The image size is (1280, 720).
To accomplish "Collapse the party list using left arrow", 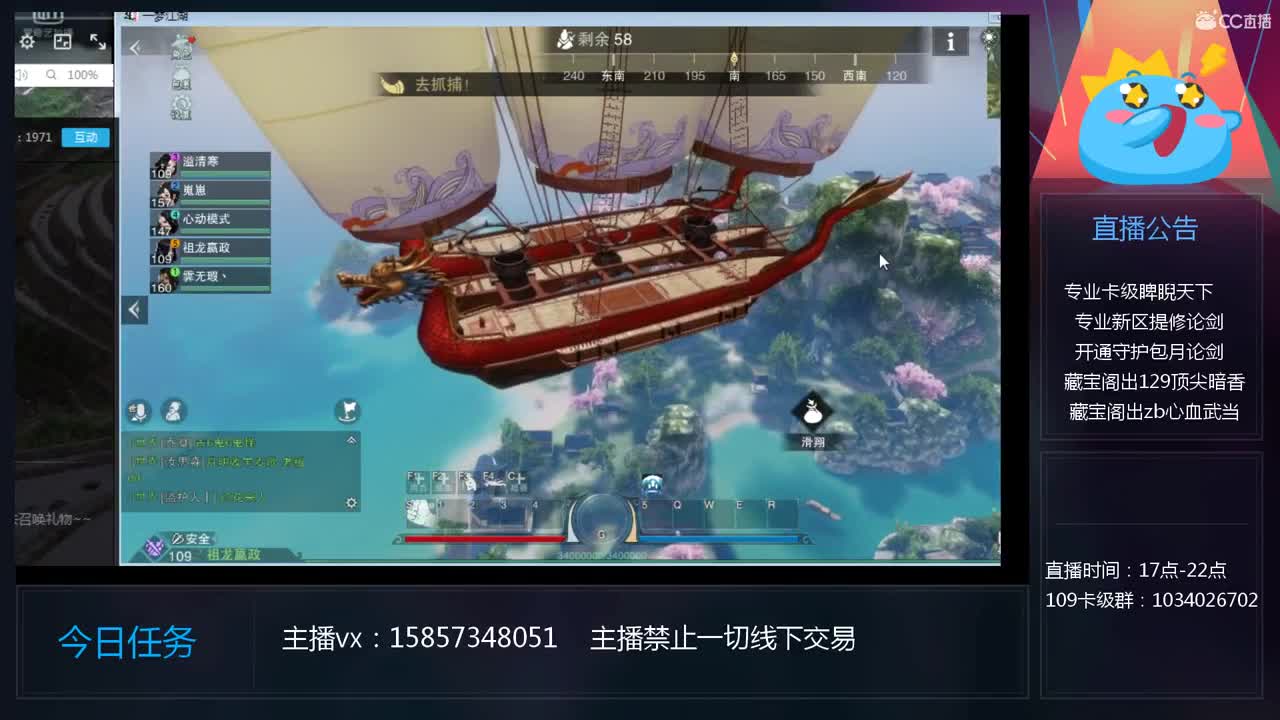I will [x=134, y=310].
